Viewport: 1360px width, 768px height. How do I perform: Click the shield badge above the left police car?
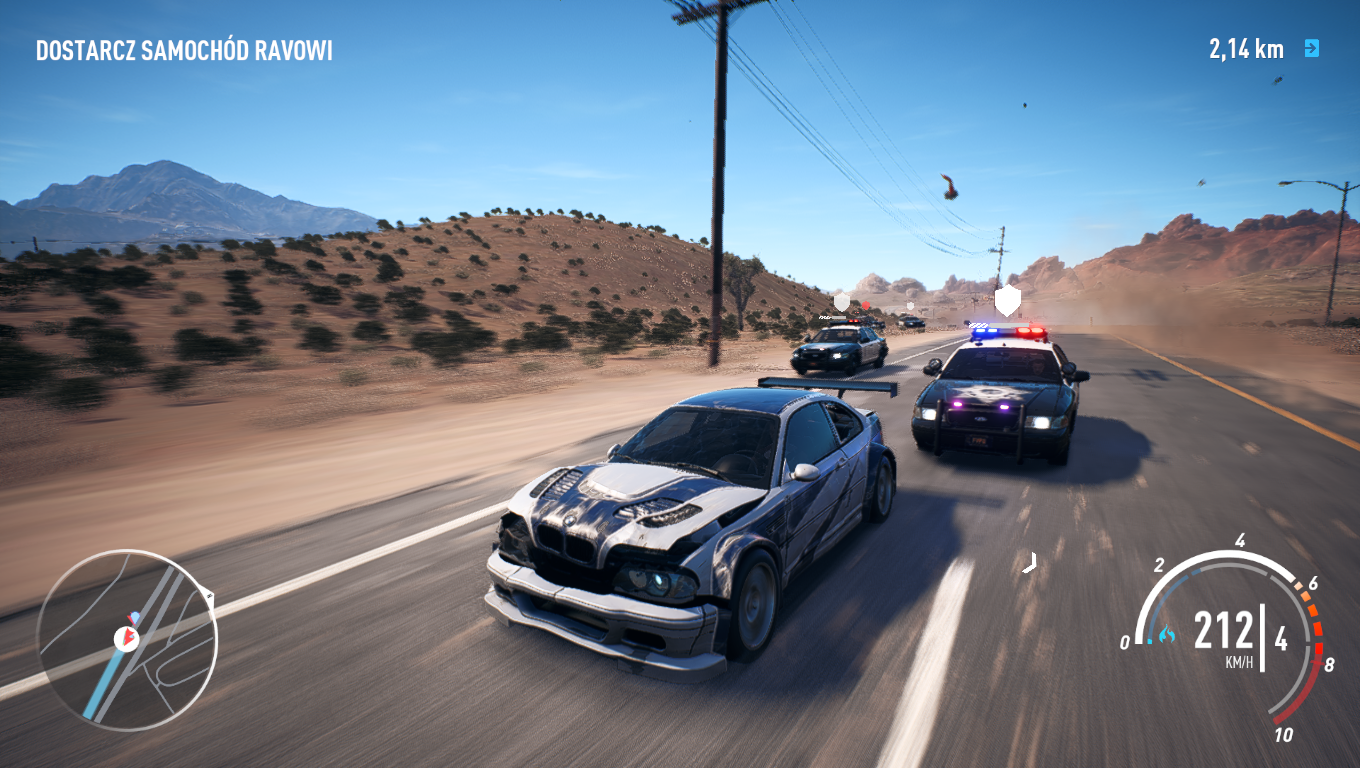pos(840,300)
